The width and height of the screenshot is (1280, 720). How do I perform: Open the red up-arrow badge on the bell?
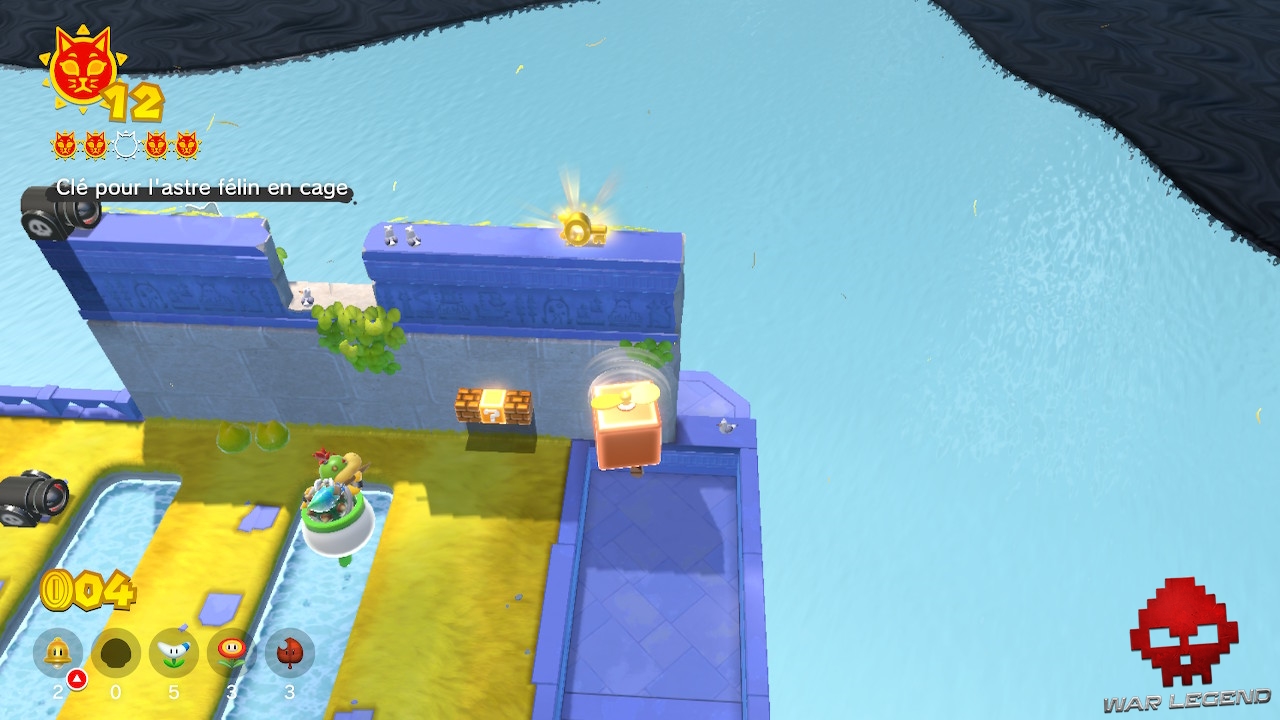click(x=74, y=678)
